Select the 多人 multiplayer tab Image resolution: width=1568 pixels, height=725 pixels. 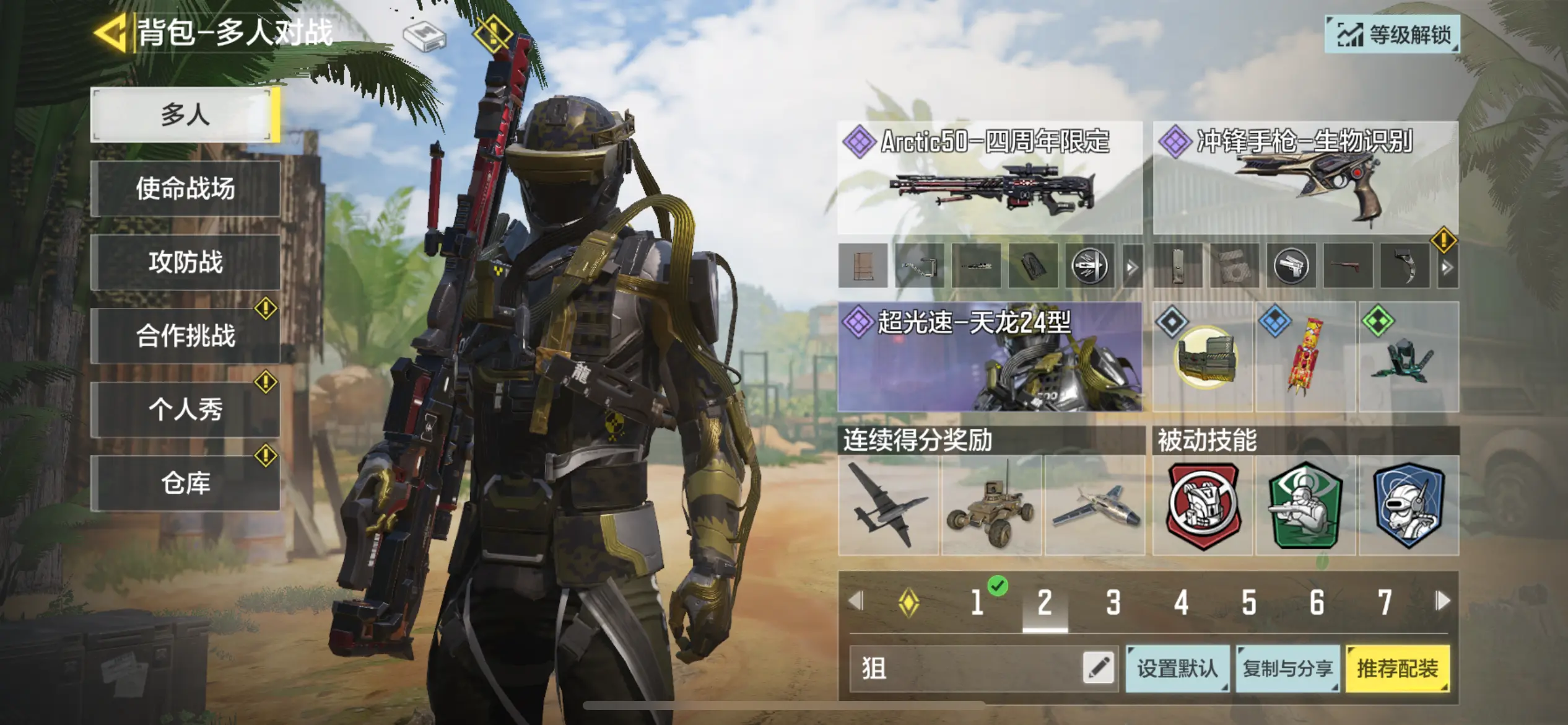(185, 115)
